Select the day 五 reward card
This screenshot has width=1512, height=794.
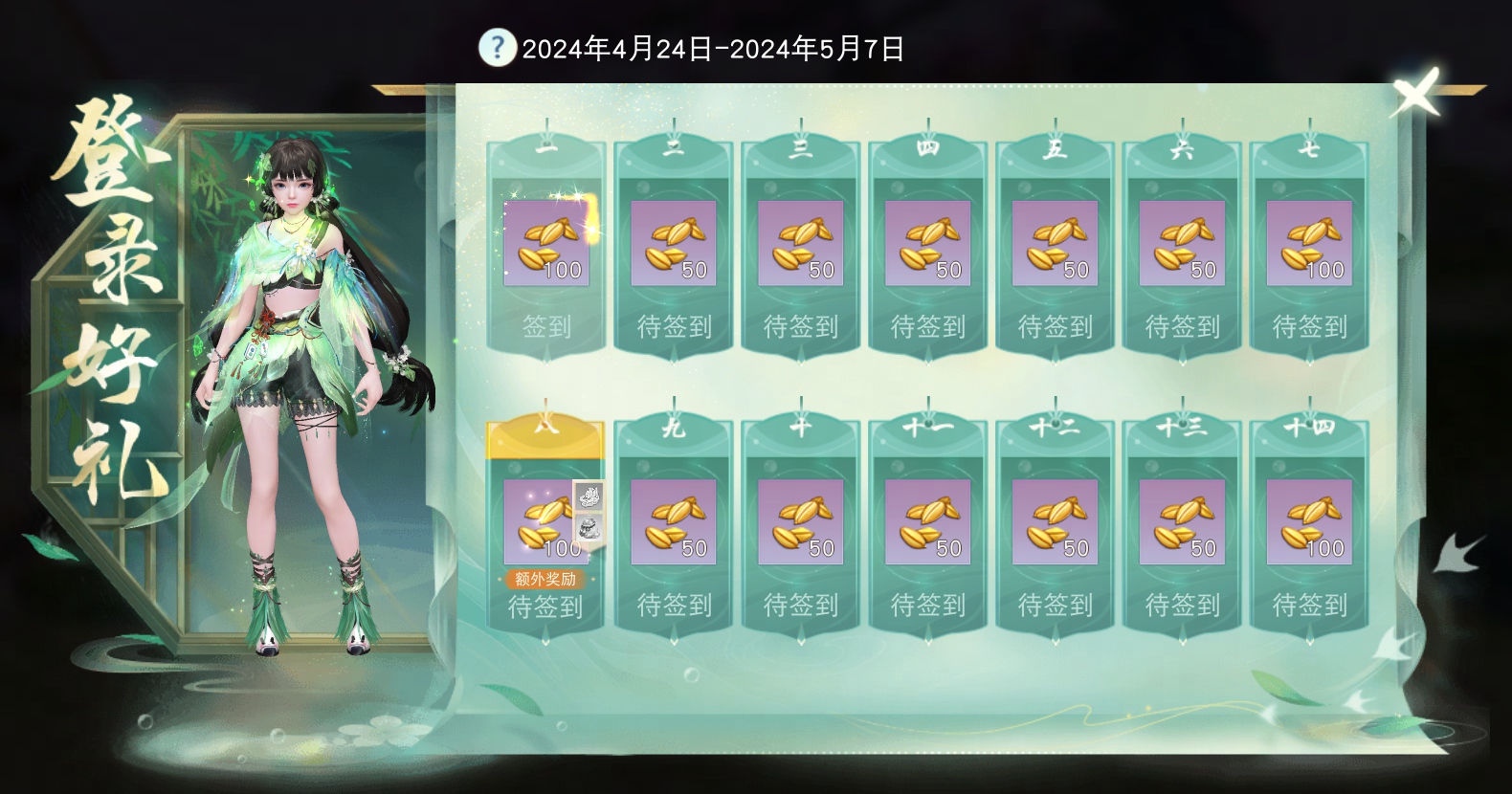click(1055, 242)
